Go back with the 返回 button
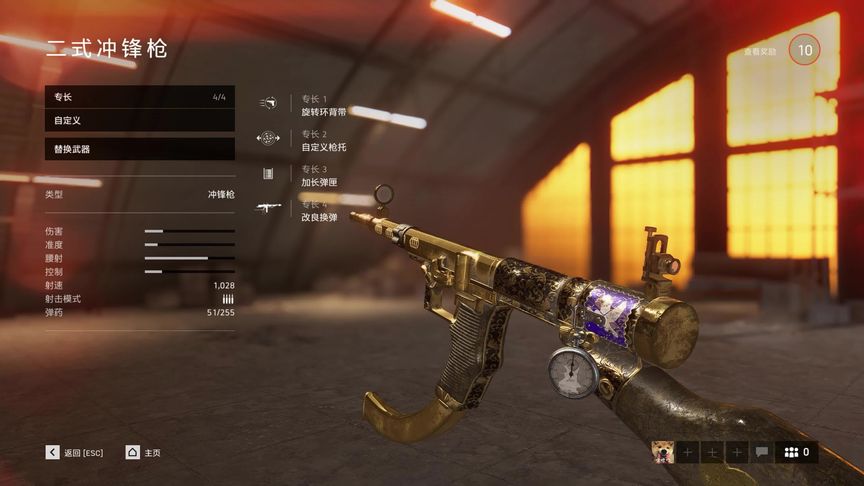Viewport: 864px width, 486px height. click(74, 452)
